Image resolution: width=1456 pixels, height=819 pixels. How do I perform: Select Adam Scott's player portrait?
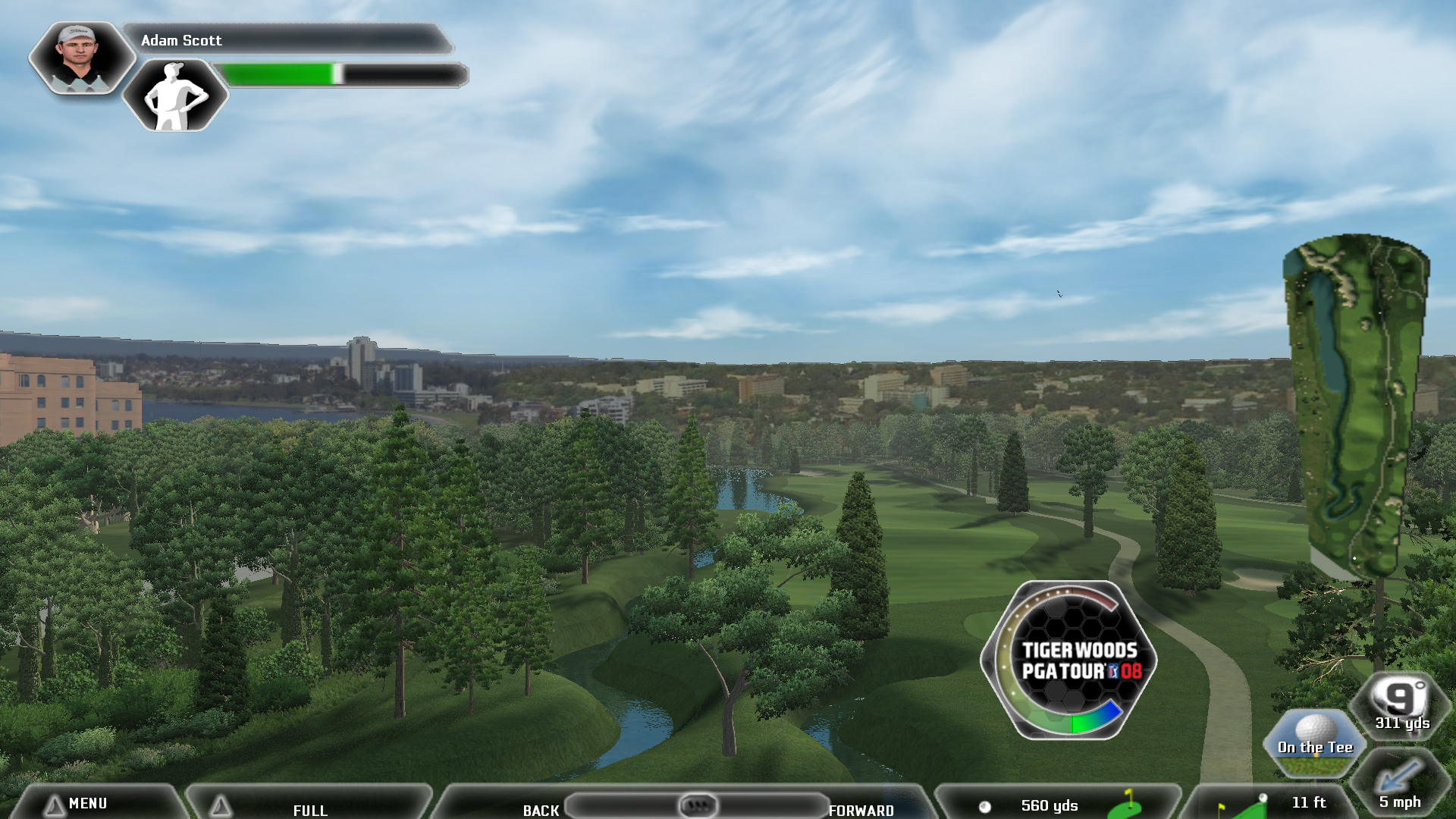click(81, 58)
